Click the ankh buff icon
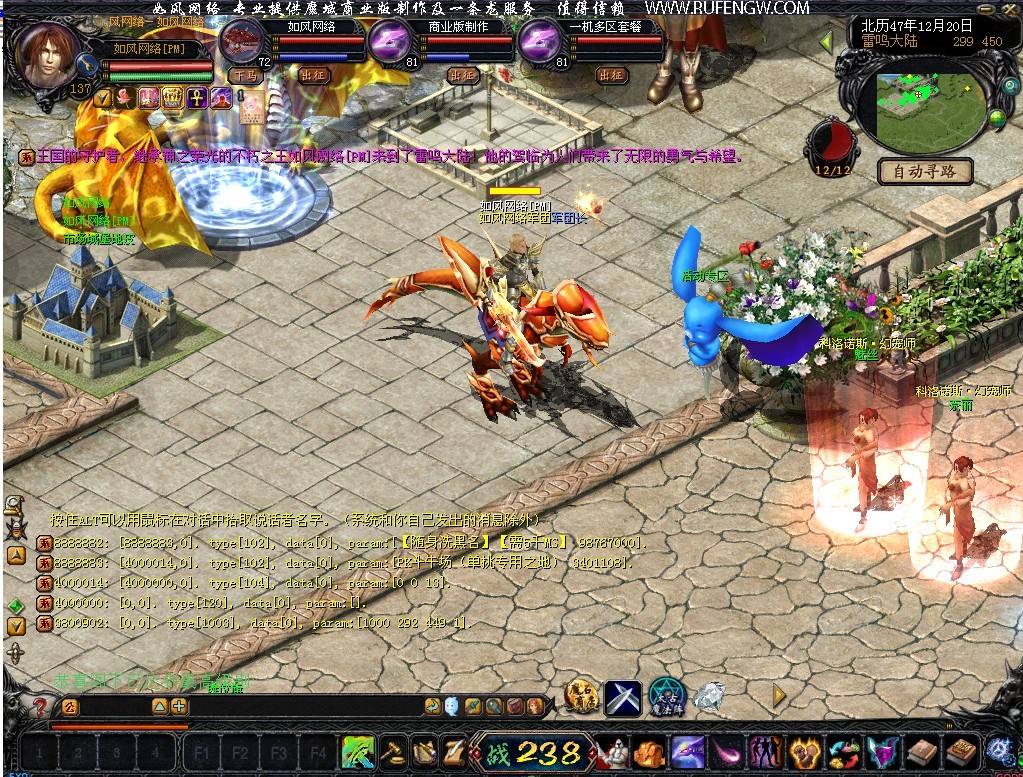The height and width of the screenshot is (777, 1023). pos(197,98)
